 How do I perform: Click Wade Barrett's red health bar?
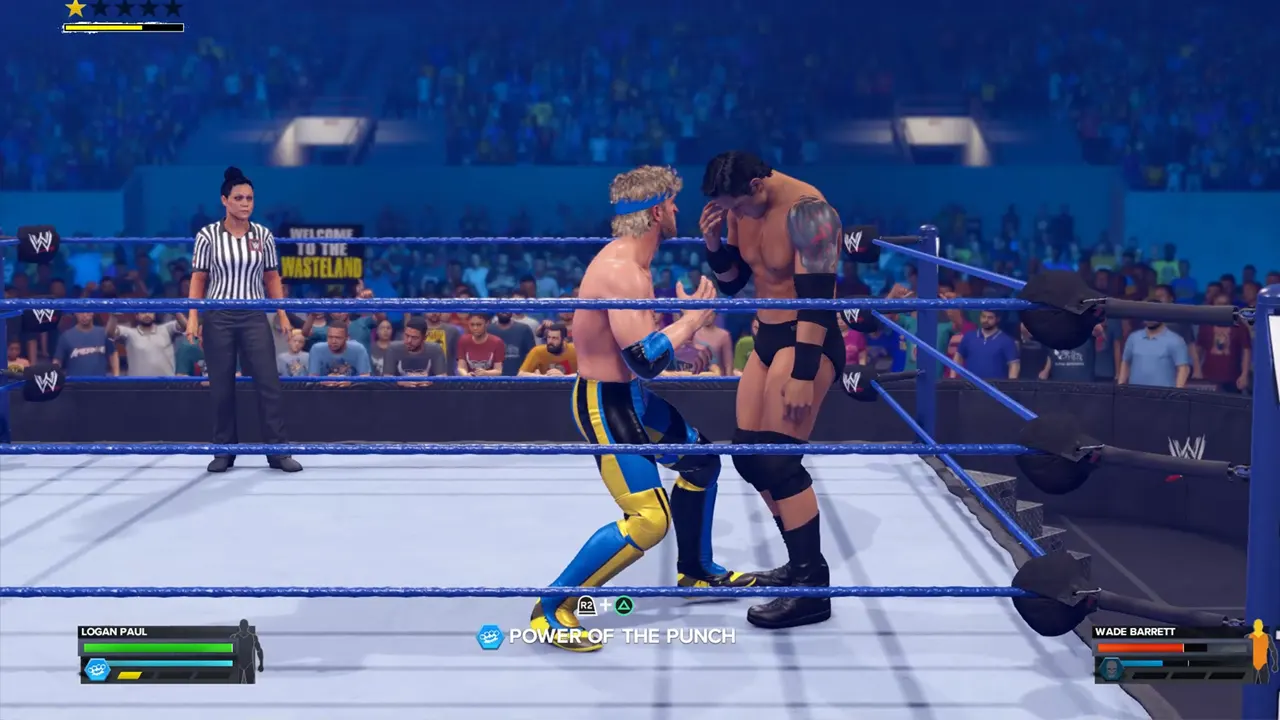pyautogui.click(x=1140, y=647)
